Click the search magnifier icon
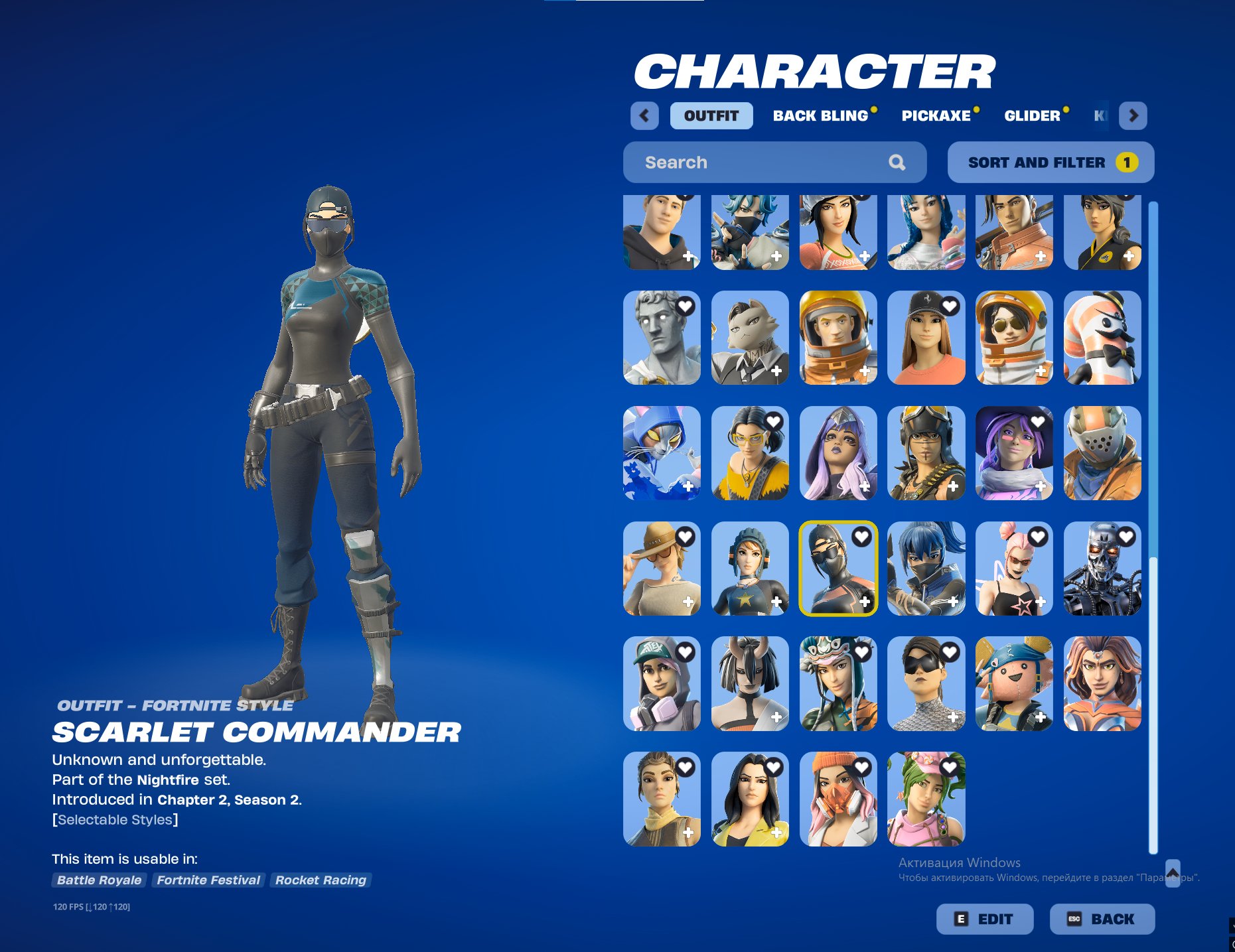This screenshot has height=952, width=1235. point(898,161)
